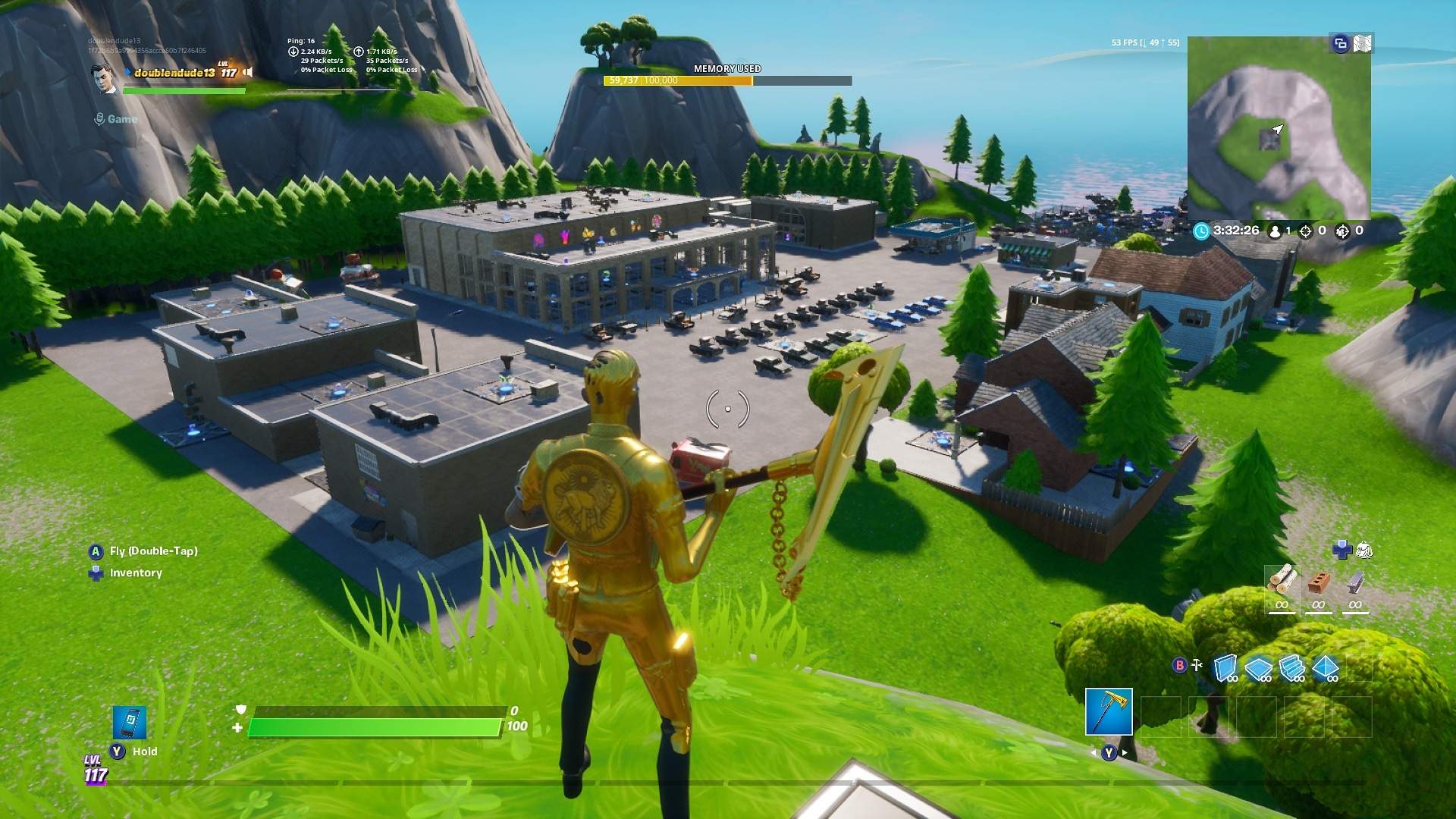Screen dimensions: 1456x819
Task: Click the right arrow beside the Y hotbar button
Action: click(x=1123, y=753)
